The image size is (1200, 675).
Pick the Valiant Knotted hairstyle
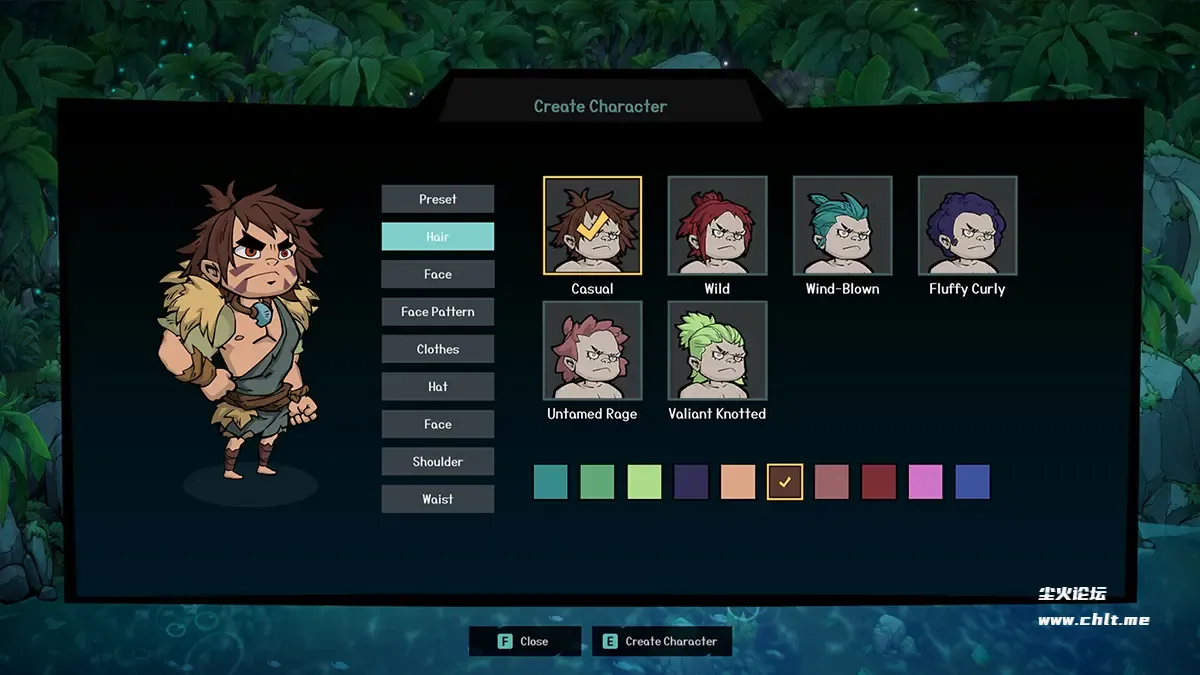click(717, 351)
